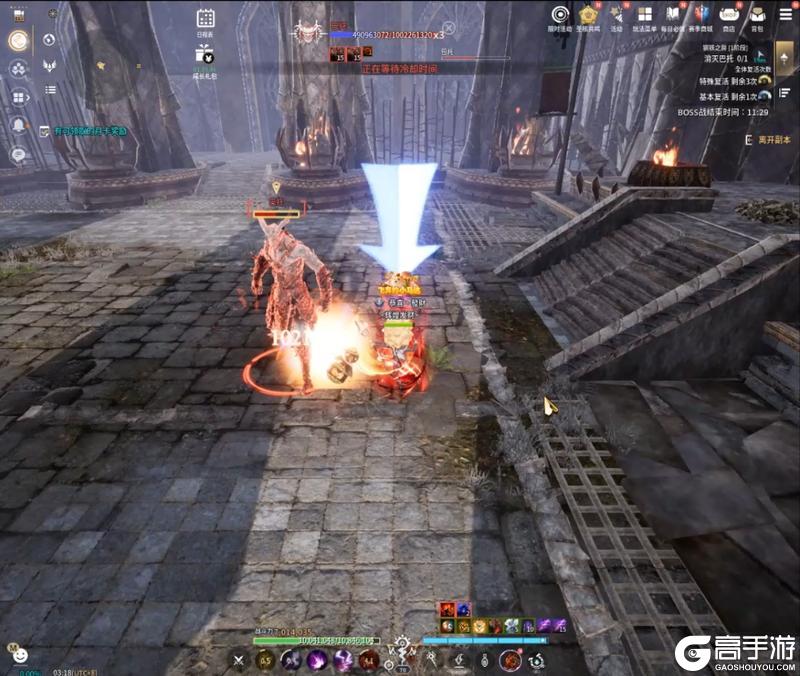
Task: Leave the dungeon via 离开副本
Action: click(773, 140)
